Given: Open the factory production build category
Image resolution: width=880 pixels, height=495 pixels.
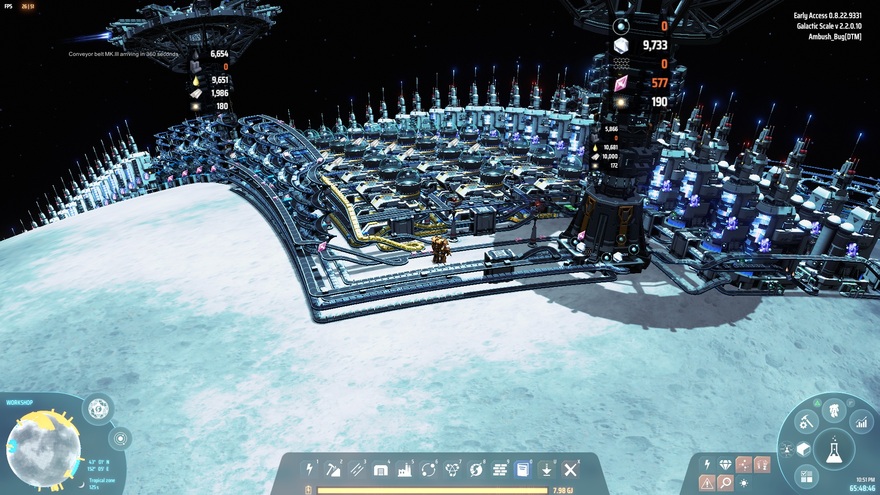Looking at the screenshot, I should point(405,469).
